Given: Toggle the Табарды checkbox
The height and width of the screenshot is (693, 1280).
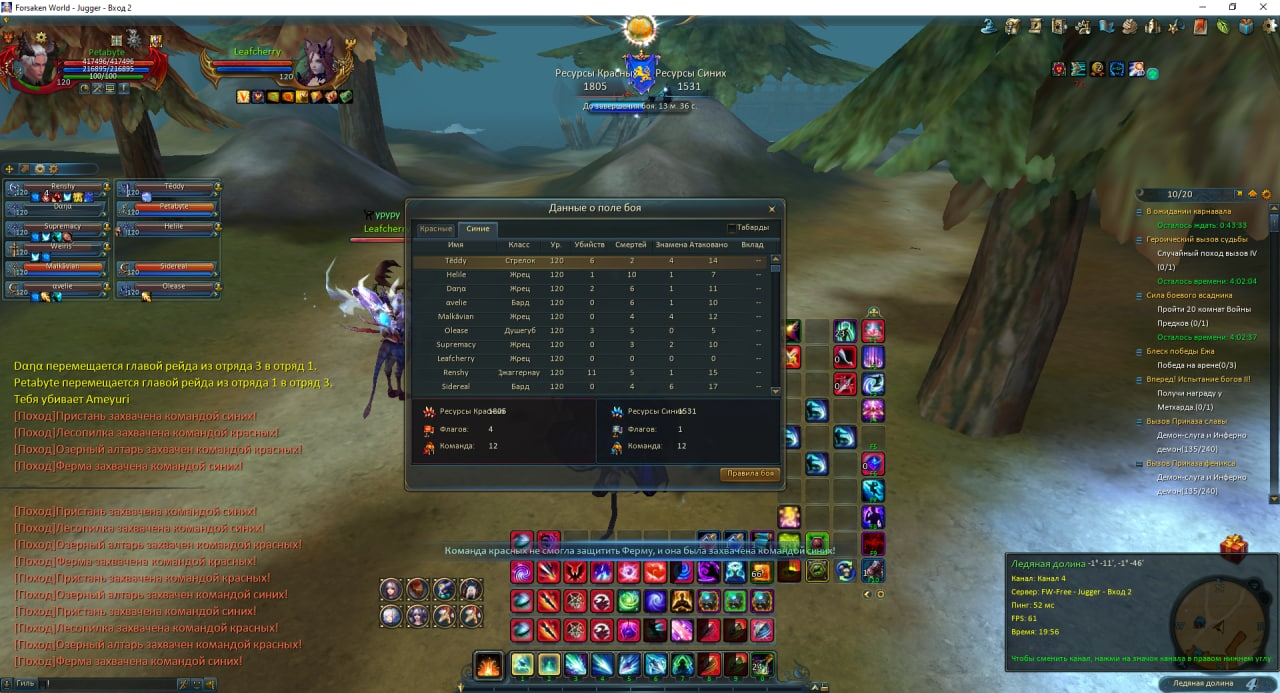Looking at the screenshot, I should click(x=732, y=228).
